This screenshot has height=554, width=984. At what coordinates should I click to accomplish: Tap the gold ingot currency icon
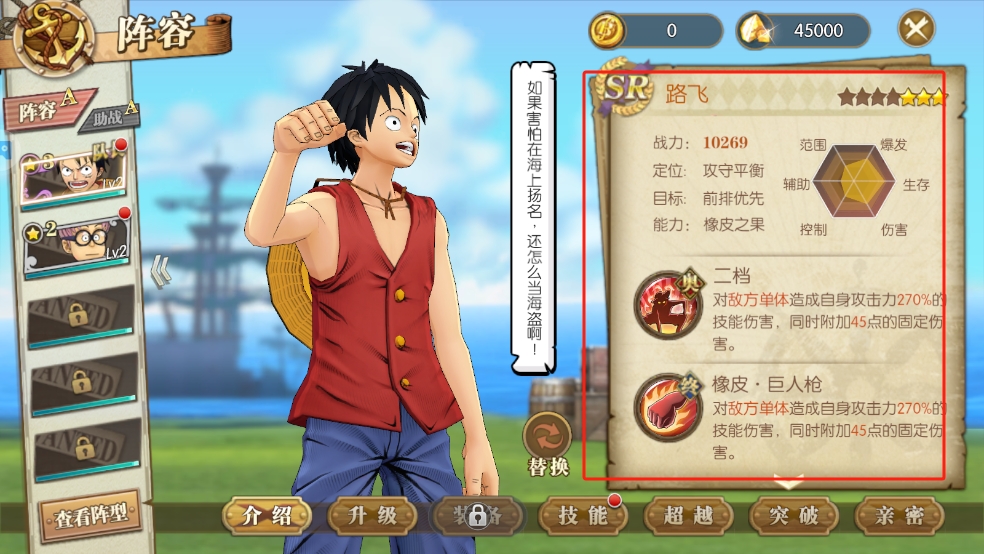pos(755,31)
